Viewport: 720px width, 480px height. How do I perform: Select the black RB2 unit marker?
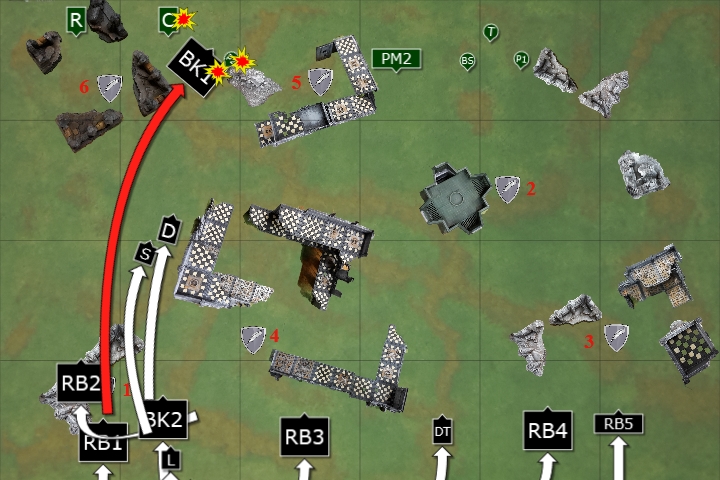click(x=81, y=382)
